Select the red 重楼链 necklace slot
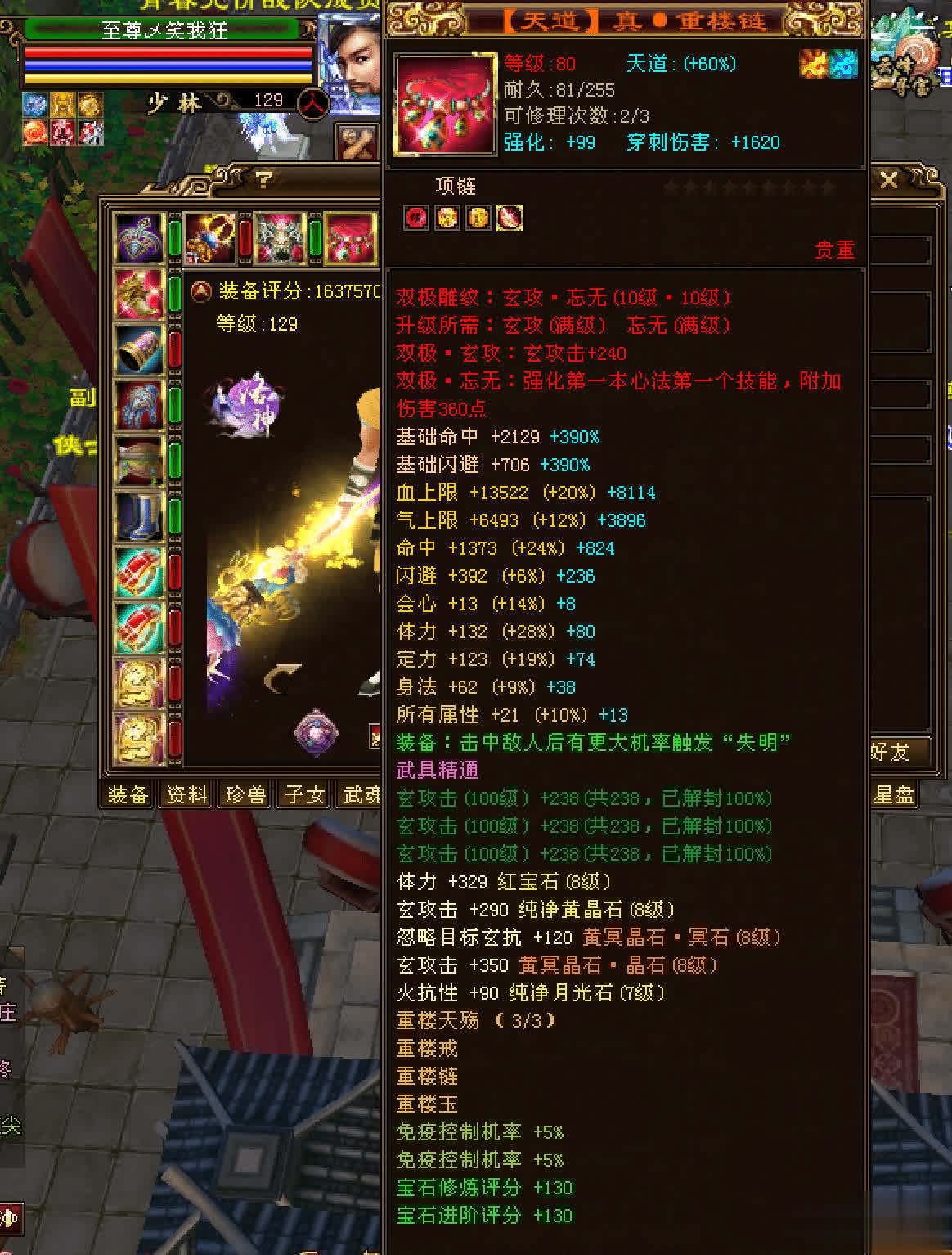 tap(351, 239)
